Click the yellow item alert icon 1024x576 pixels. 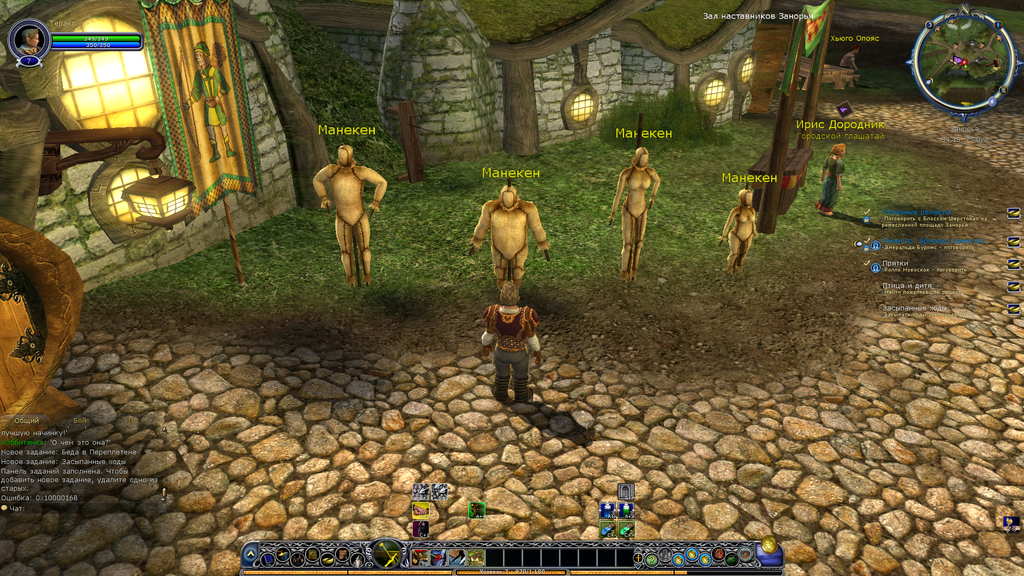pyautogui.click(x=421, y=510)
